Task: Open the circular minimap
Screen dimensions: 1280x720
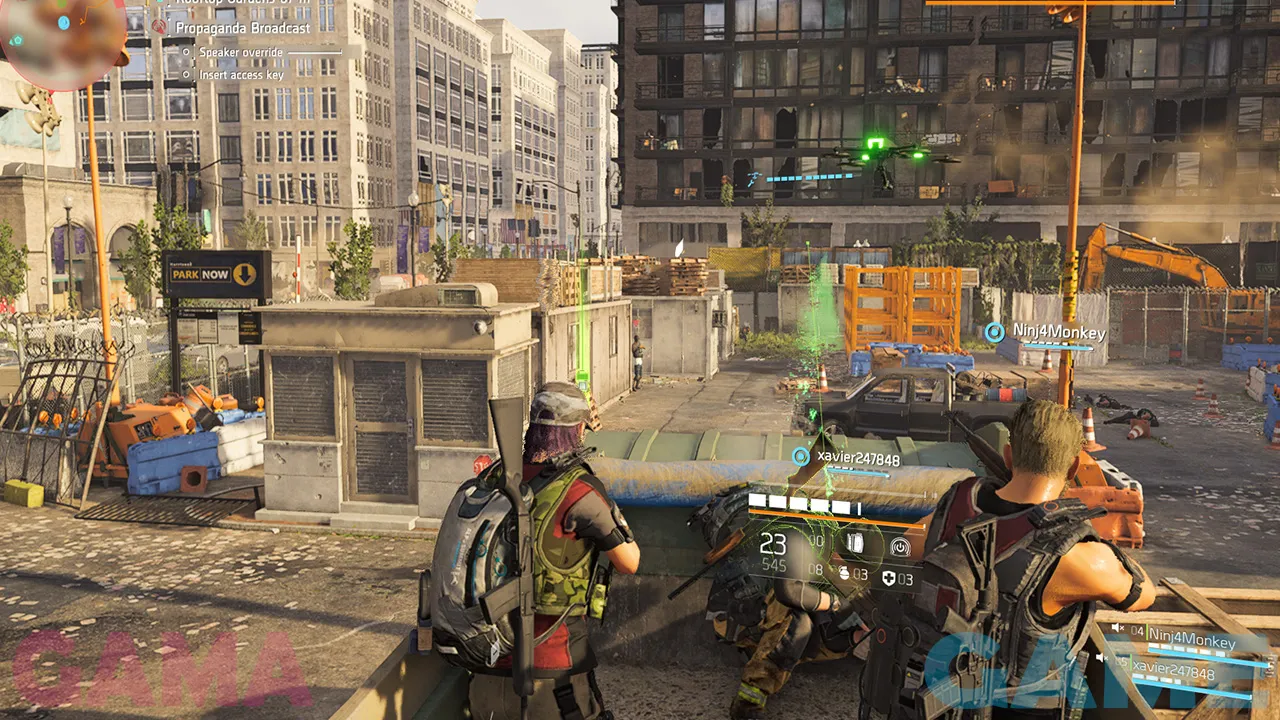Action: point(60,42)
